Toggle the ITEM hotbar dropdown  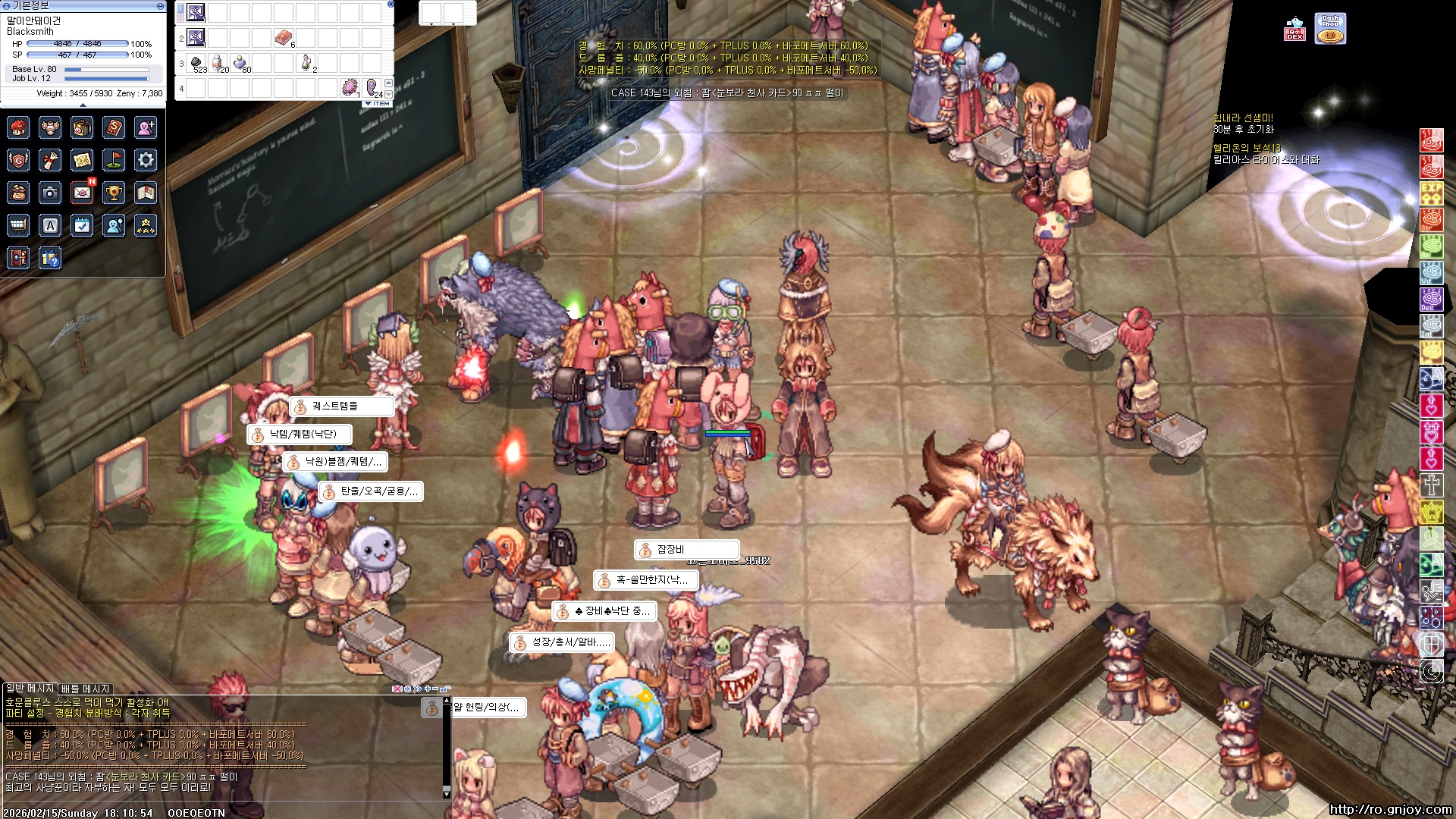pyautogui.click(x=377, y=103)
